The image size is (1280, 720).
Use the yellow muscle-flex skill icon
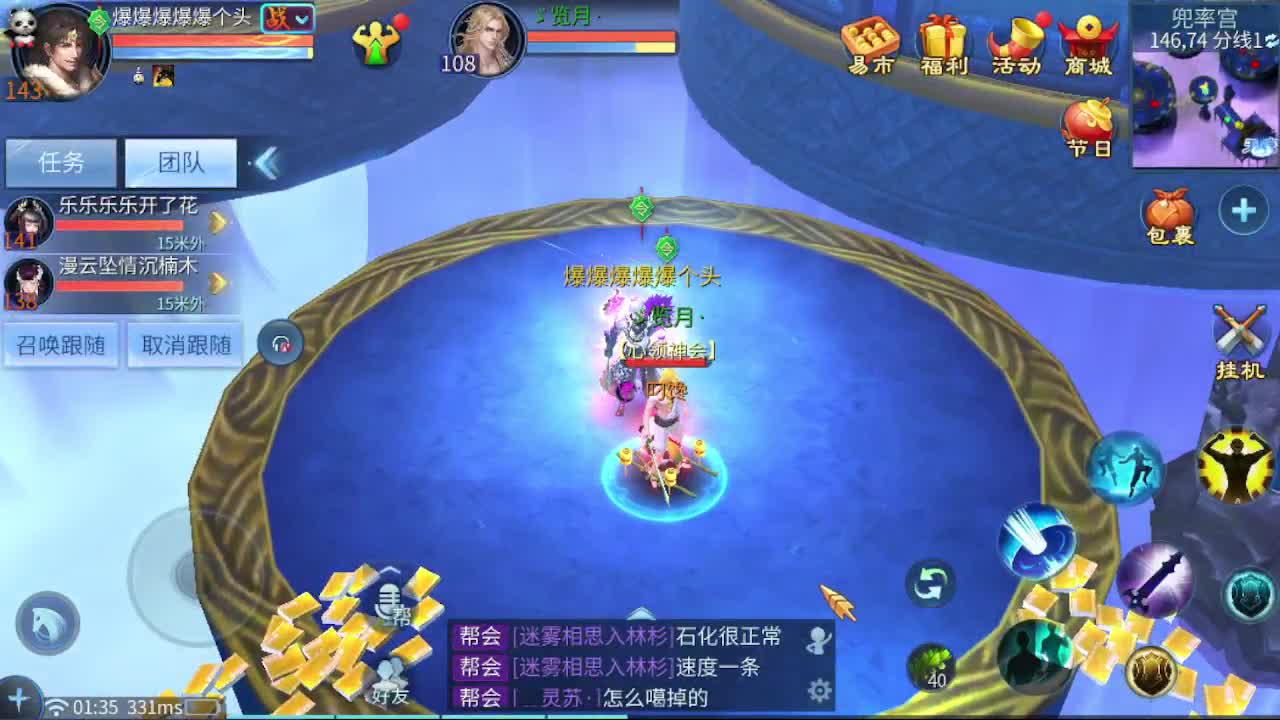pyautogui.click(x=1238, y=463)
